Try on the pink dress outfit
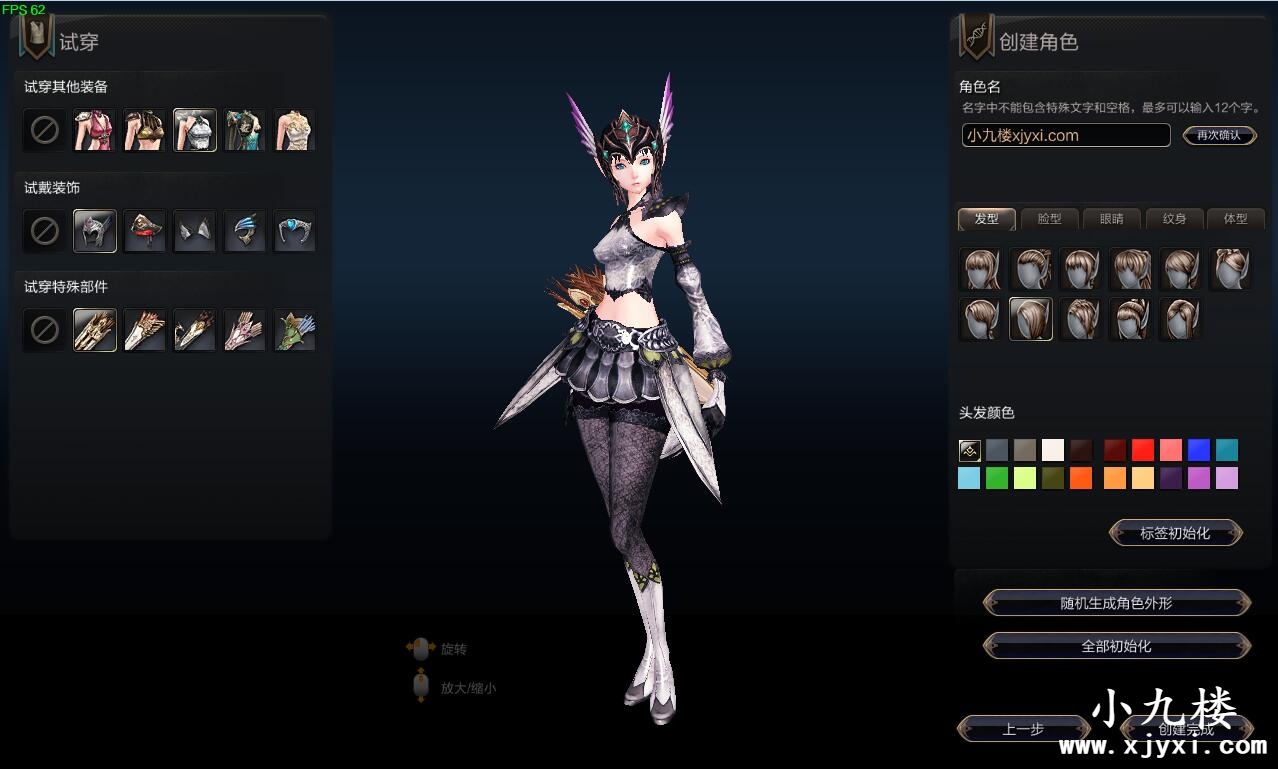This screenshot has width=1278, height=769. 95,130
